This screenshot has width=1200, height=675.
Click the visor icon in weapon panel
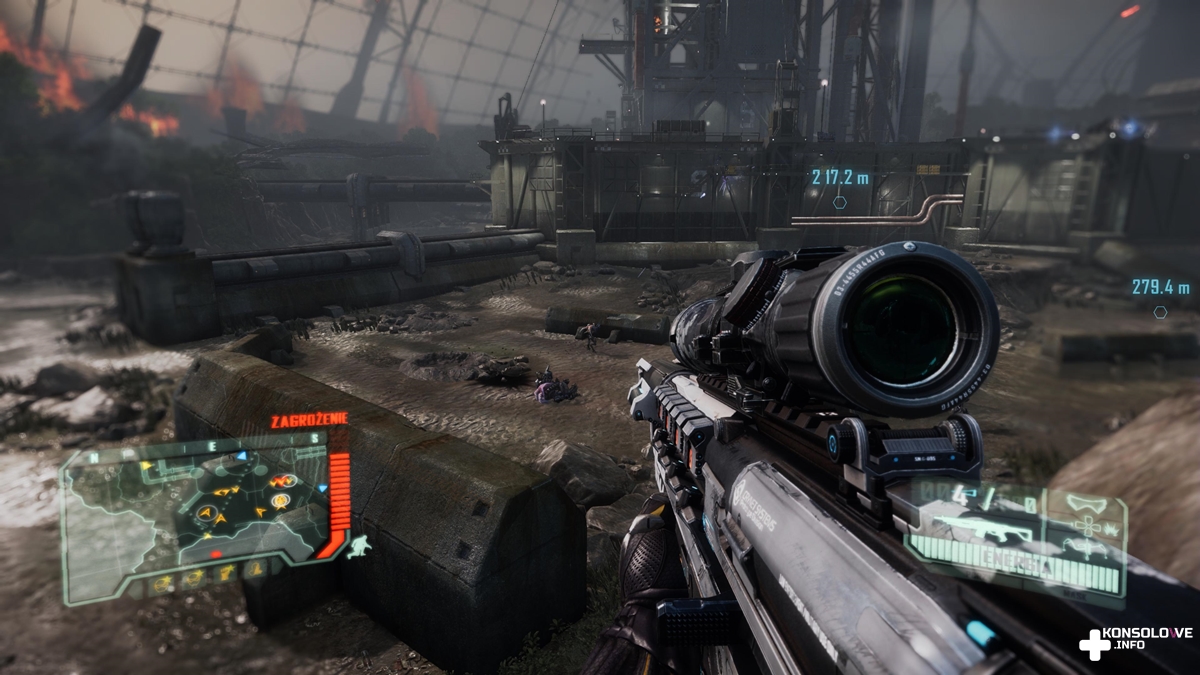click(1088, 503)
